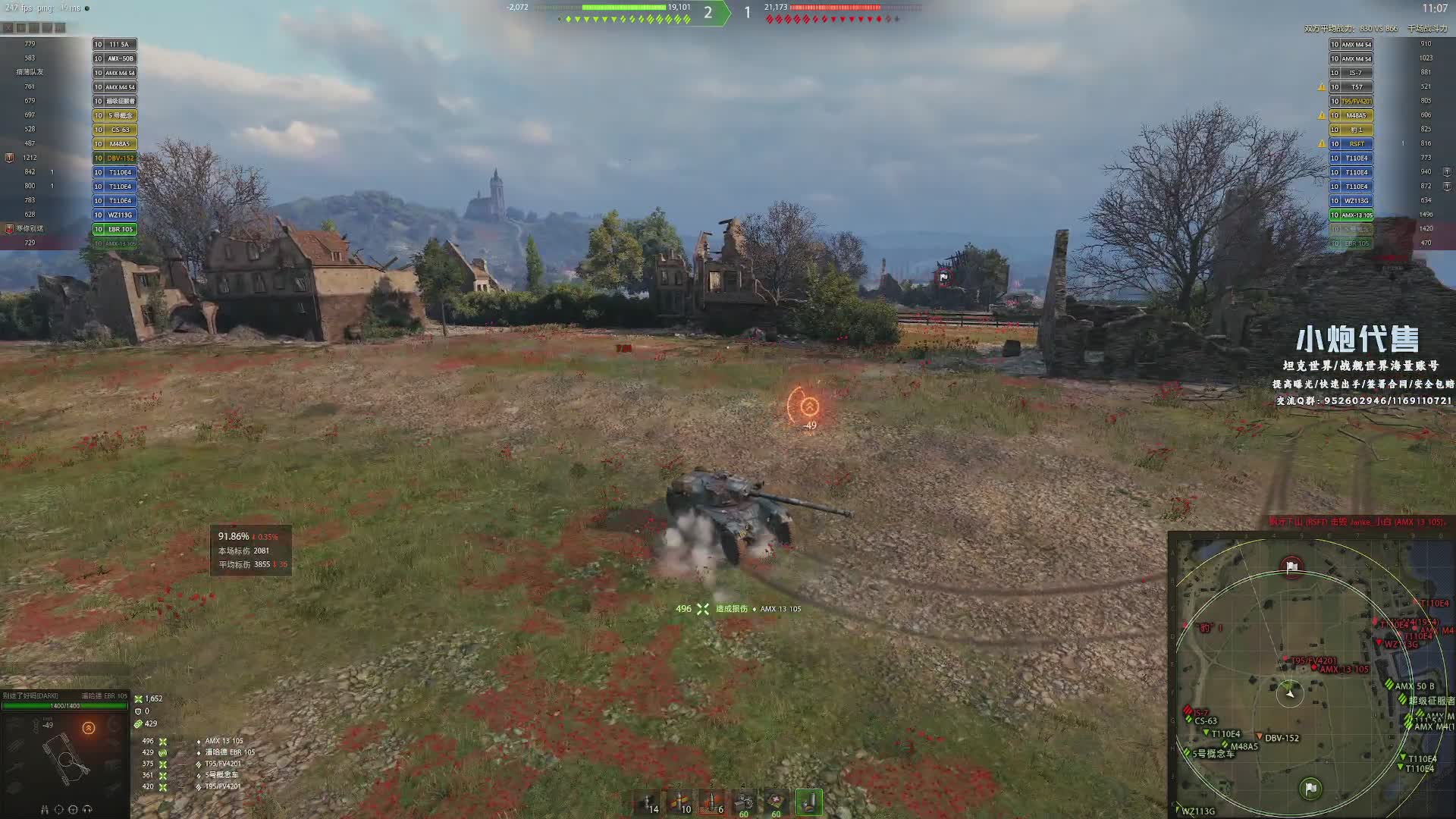Click the marks-of-excellence 91.86% stats panel
Viewport: 1456px width, 819px height.
tap(251, 550)
